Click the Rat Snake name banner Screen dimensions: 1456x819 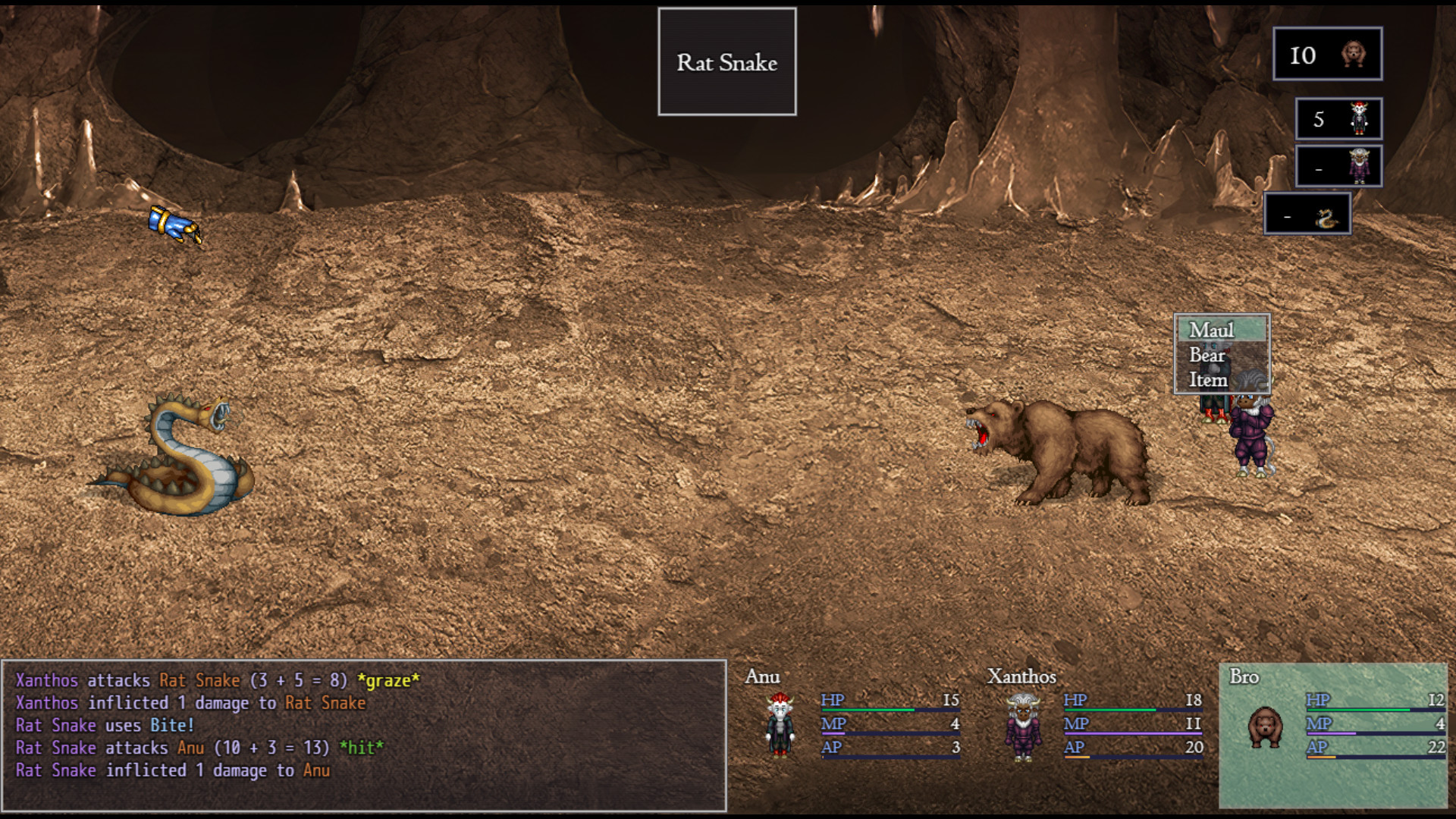pyautogui.click(x=727, y=62)
